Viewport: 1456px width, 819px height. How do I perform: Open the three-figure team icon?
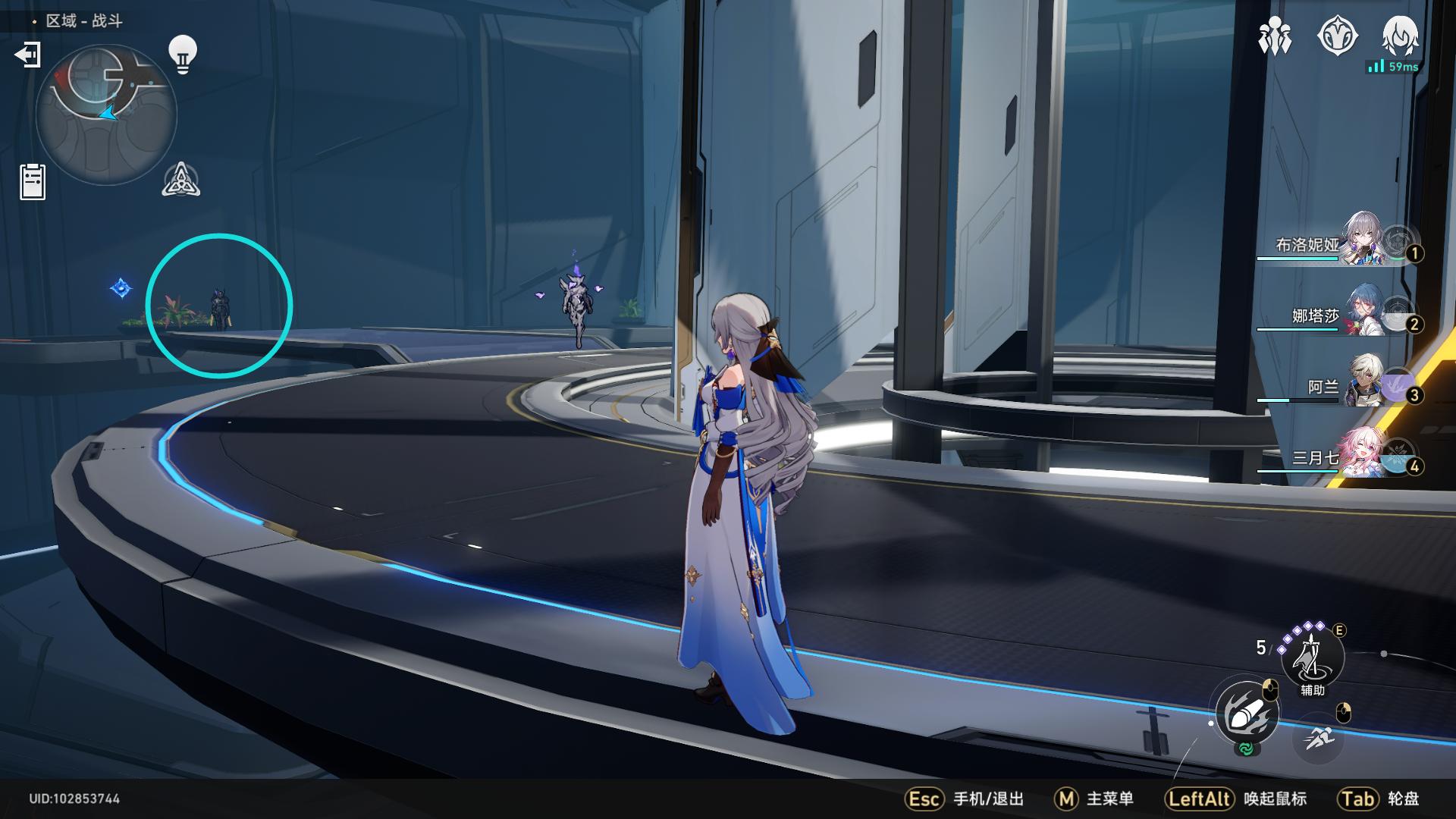(1275, 36)
